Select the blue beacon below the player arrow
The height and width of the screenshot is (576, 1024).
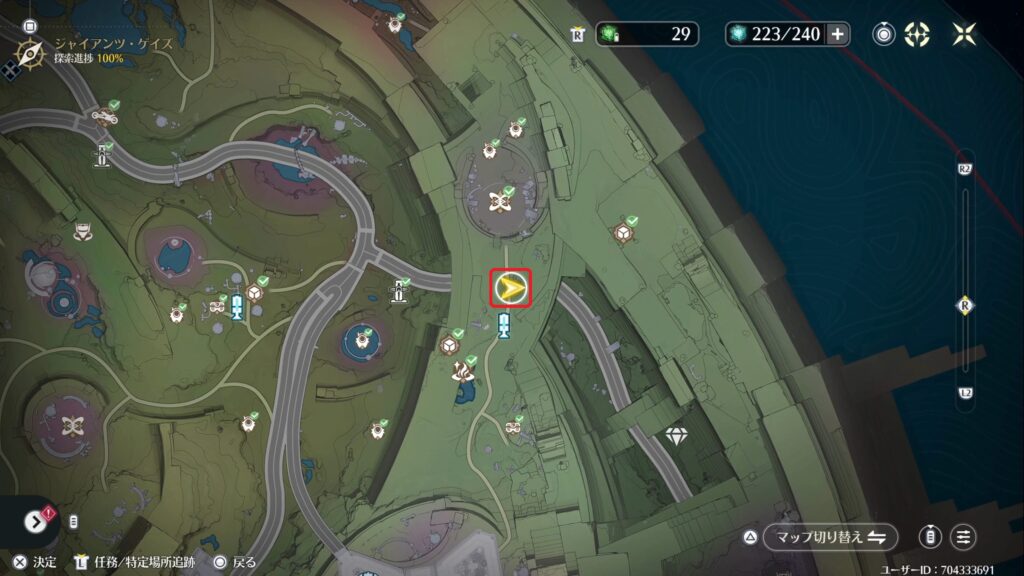click(x=505, y=323)
